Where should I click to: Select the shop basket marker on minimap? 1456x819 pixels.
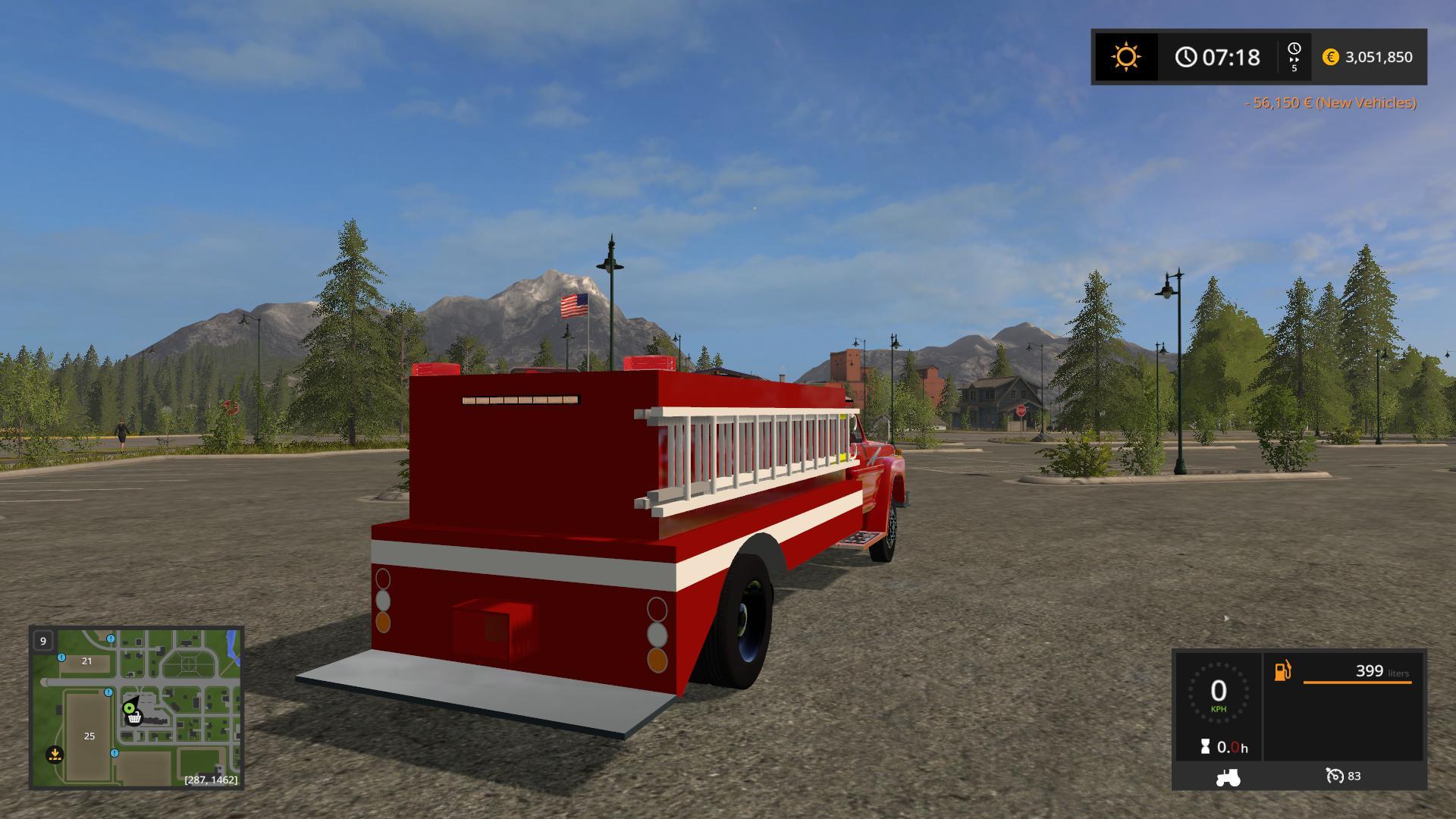[x=135, y=717]
